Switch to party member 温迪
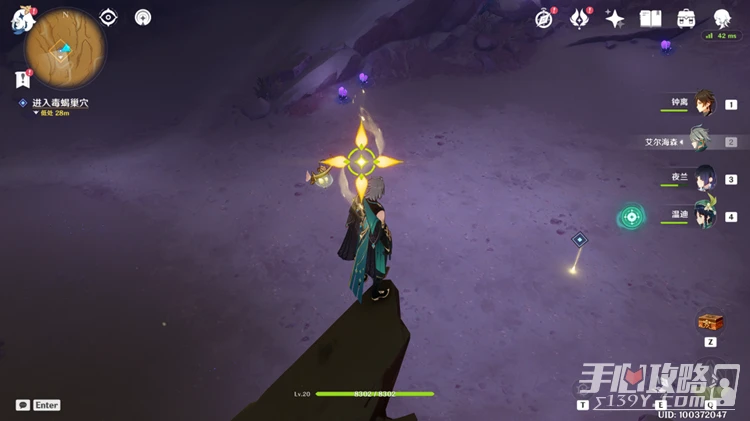 tap(705, 215)
